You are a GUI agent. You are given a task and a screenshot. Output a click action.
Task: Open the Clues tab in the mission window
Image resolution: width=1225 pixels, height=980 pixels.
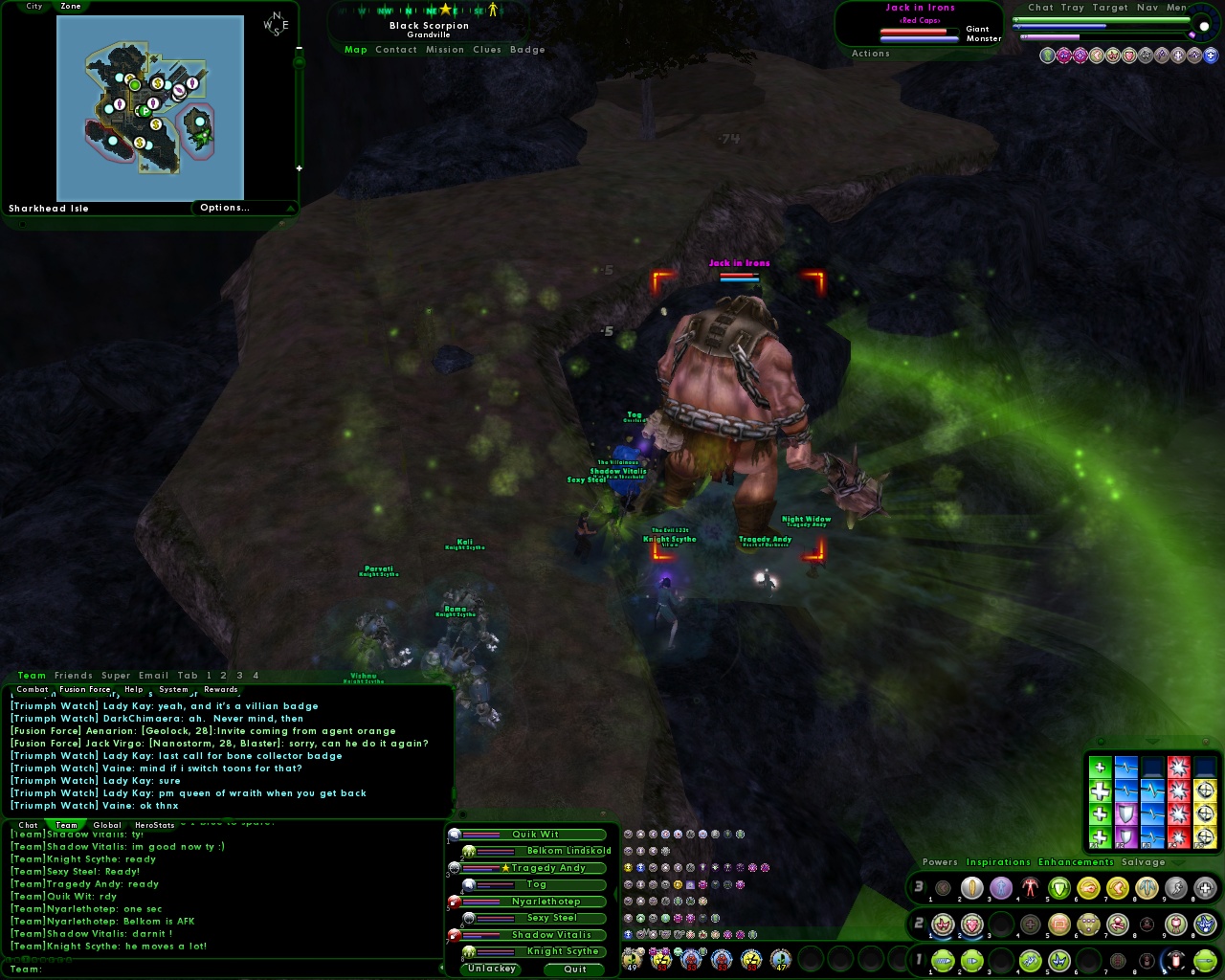pos(486,50)
